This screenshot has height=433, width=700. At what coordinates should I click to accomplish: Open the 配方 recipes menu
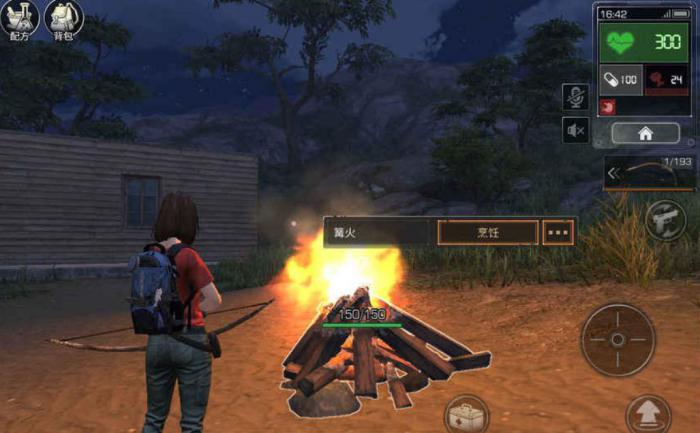(21, 18)
